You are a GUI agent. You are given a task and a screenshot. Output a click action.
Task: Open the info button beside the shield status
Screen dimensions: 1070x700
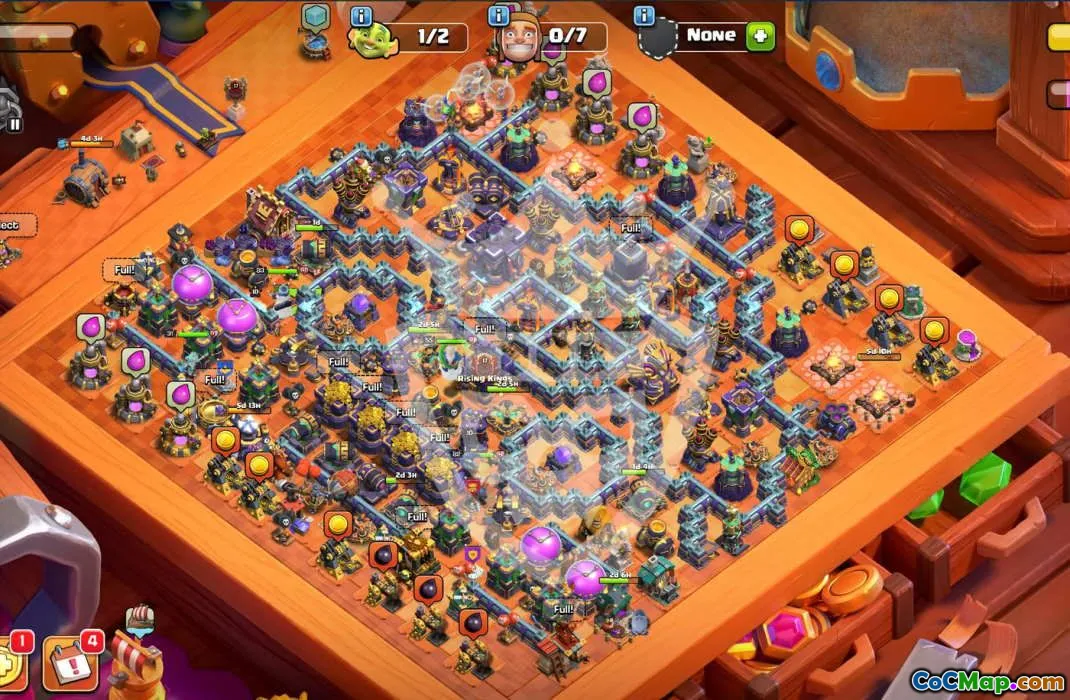coord(645,16)
